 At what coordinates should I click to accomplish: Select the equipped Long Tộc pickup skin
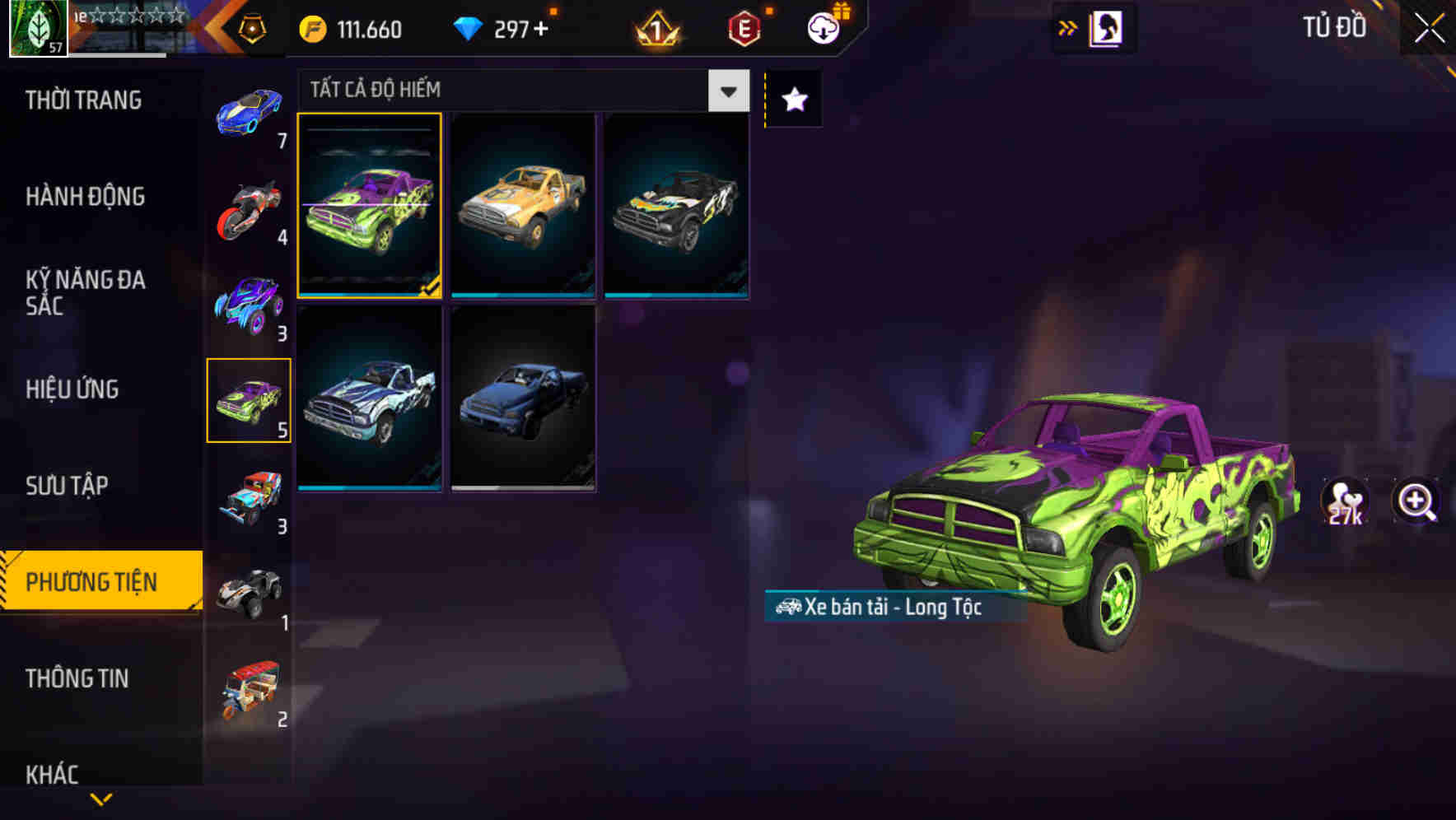(x=371, y=206)
